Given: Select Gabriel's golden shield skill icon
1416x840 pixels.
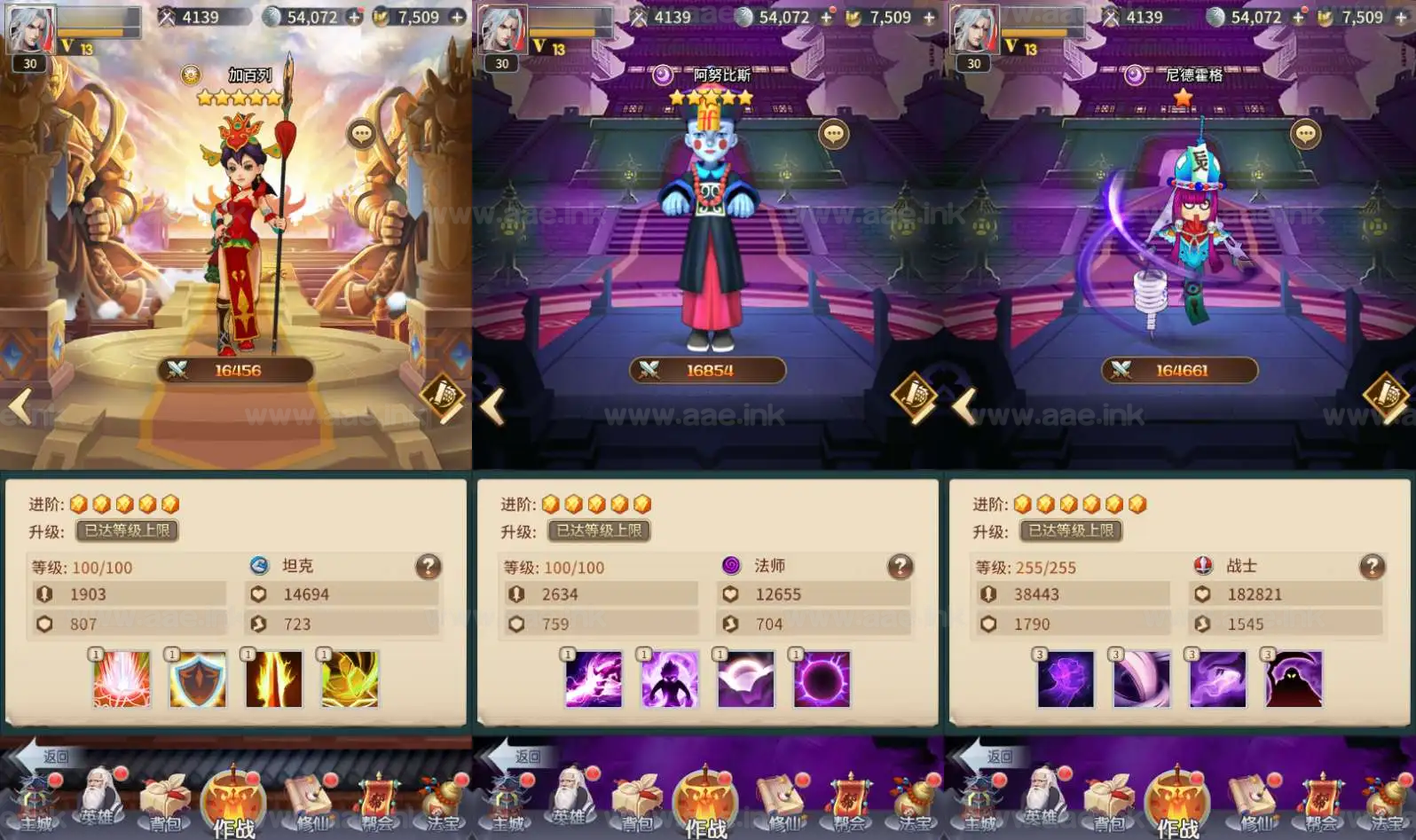Looking at the screenshot, I should 197,679.
